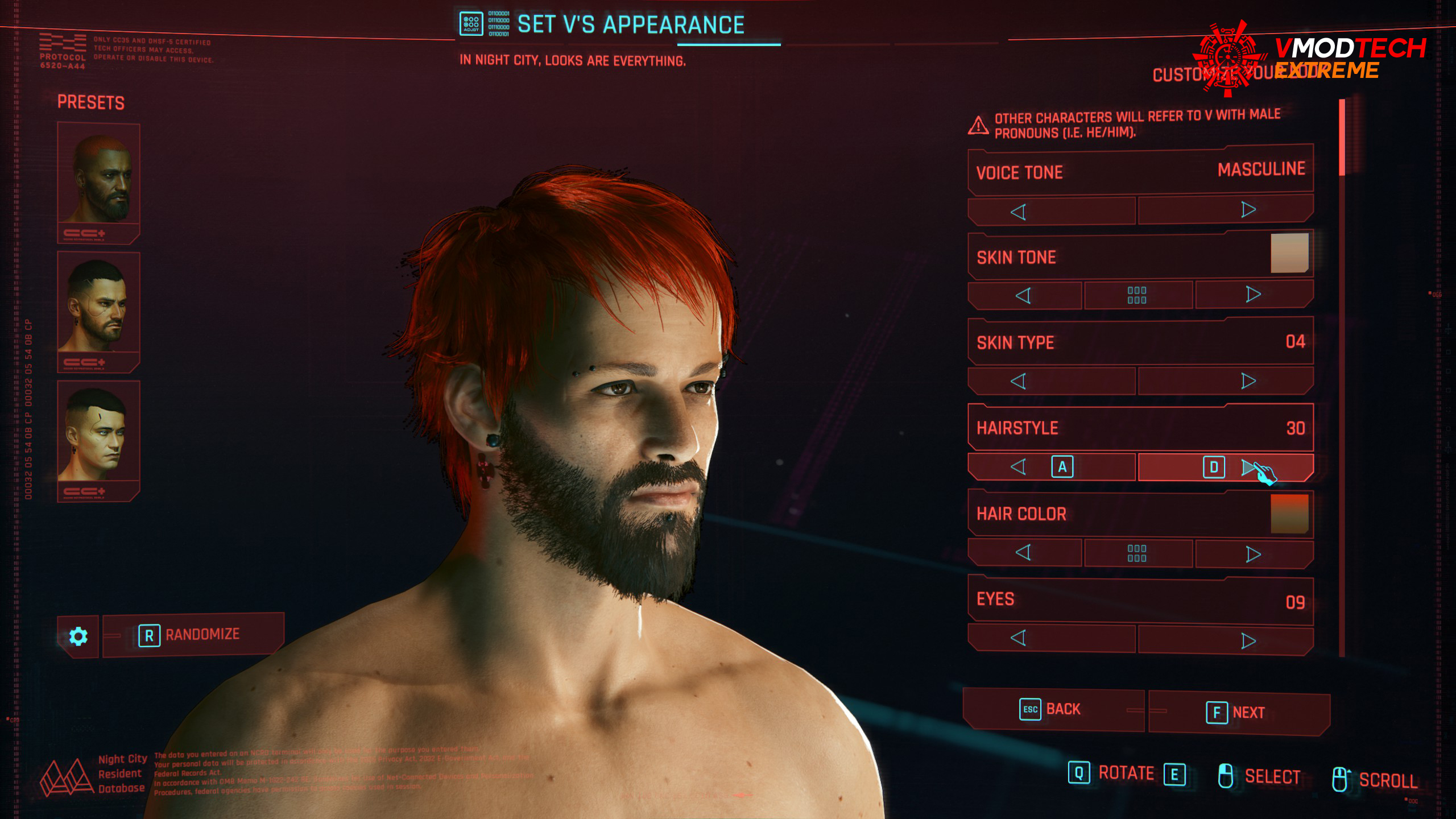Open the Hair Color swatch grid
1456x819 pixels.
pyautogui.click(x=1137, y=553)
